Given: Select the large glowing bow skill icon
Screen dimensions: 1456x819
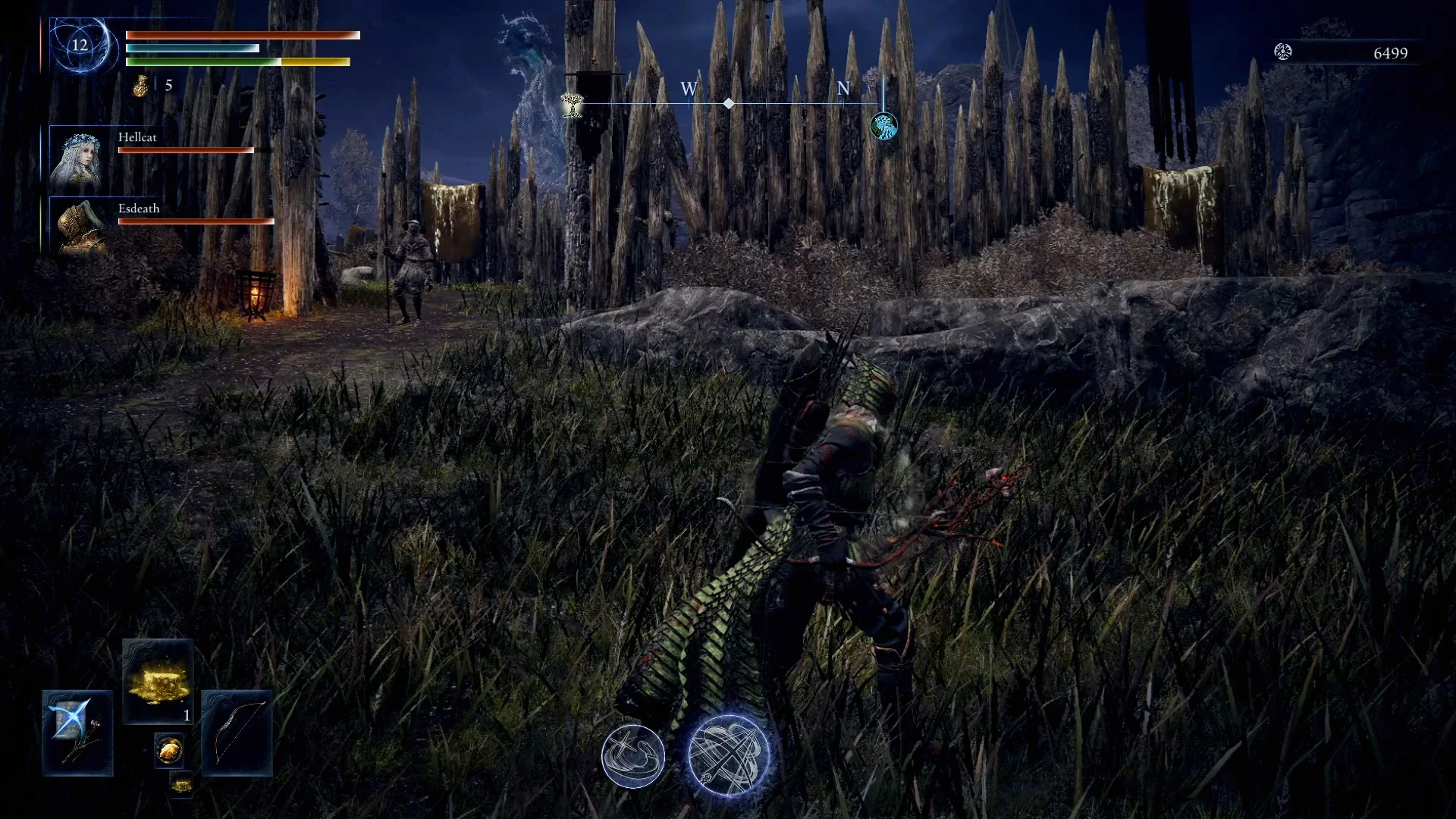Looking at the screenshot, I should click(730, 755).
